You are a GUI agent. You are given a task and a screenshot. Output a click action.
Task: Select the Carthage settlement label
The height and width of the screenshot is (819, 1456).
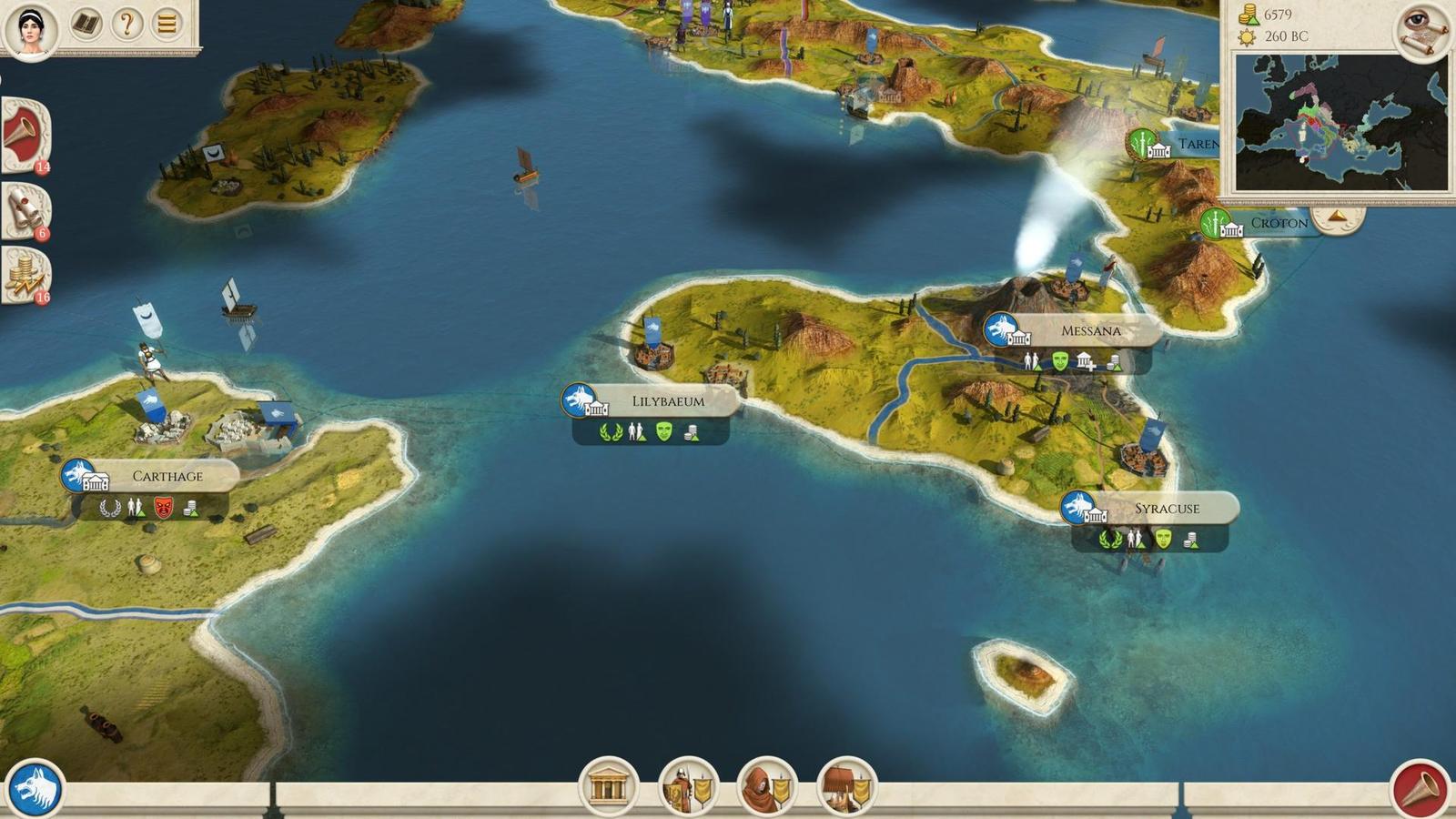coord(167,476)
